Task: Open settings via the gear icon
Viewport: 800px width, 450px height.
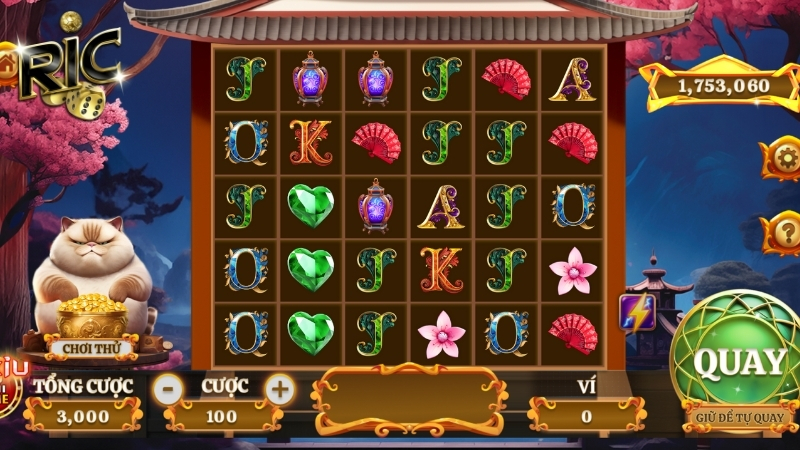Action: coord(782,157)
